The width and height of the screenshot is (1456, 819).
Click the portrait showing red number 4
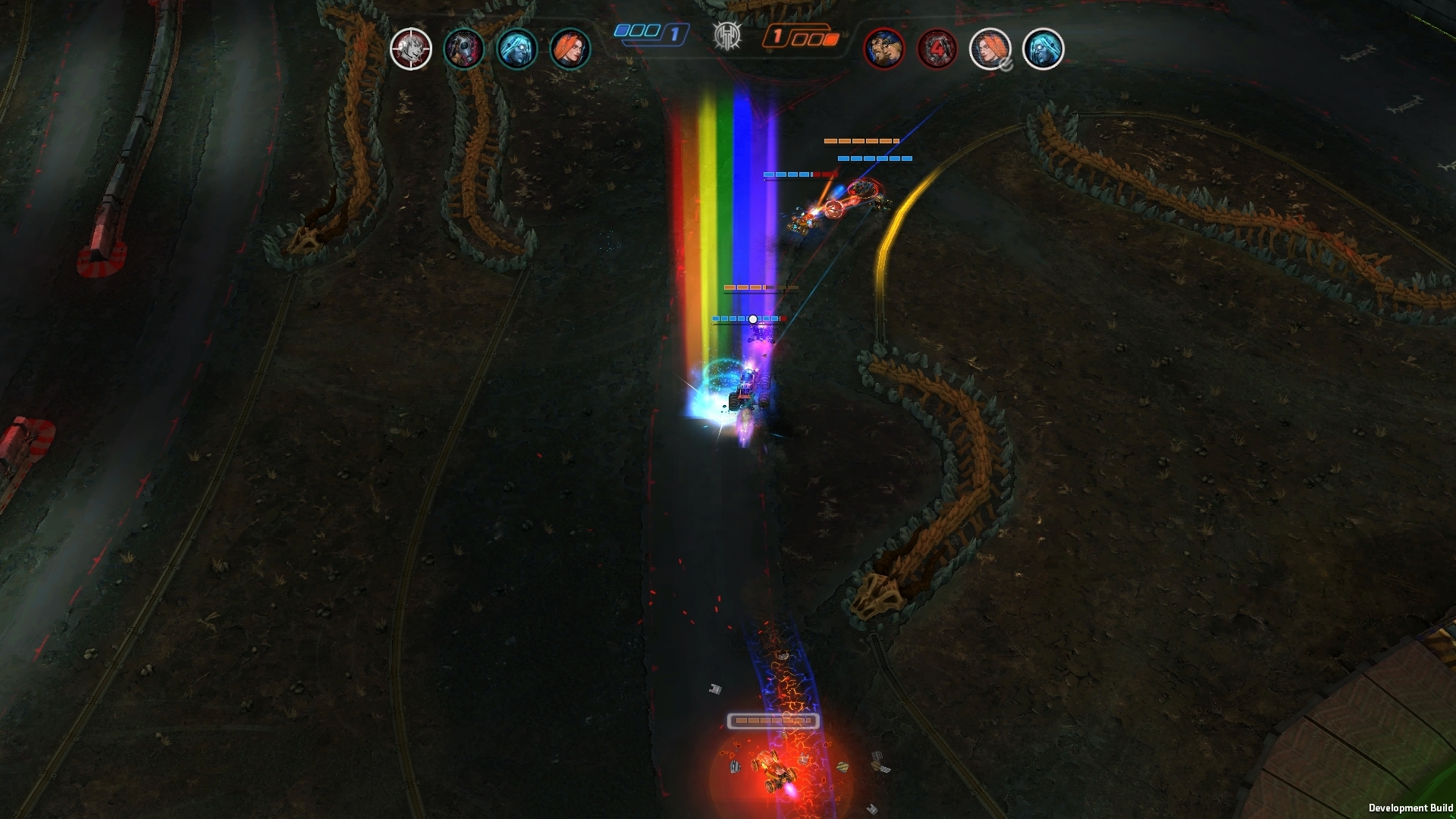[937, 49]
